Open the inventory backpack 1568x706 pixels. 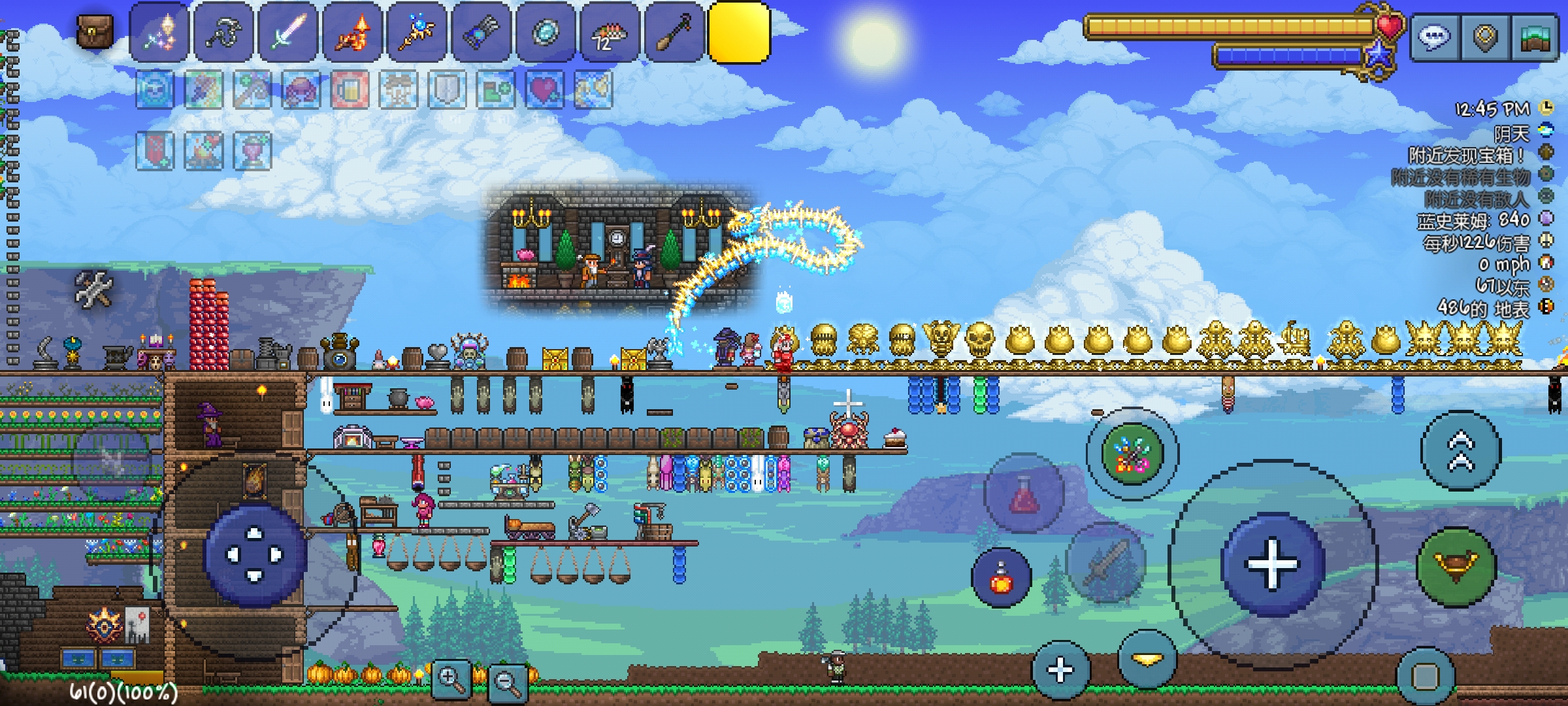coord(95,31)
